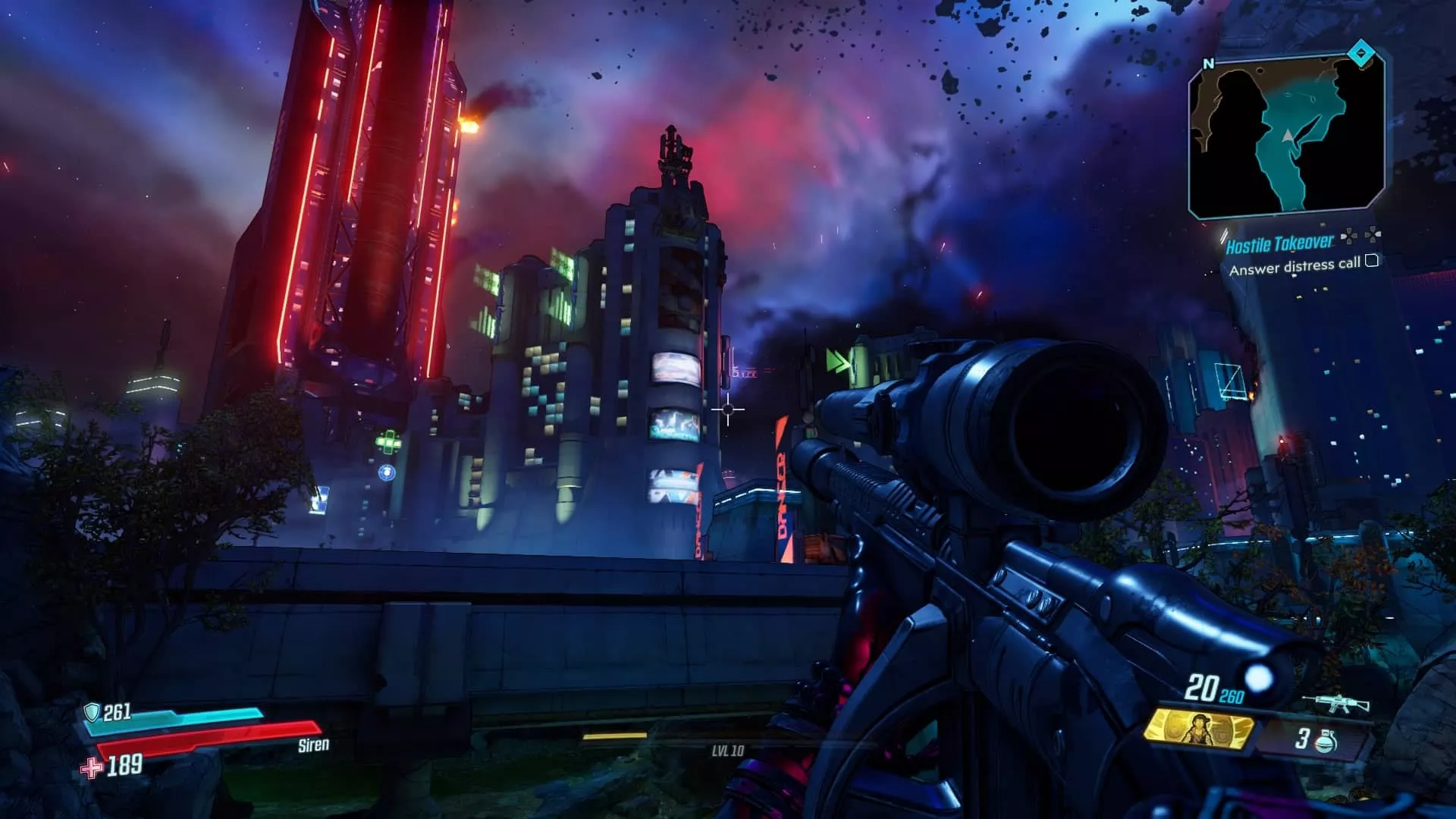Click the N compass indicator on the minimap
Viewport: 1456px width, 819px height.
pos(1210,62)
